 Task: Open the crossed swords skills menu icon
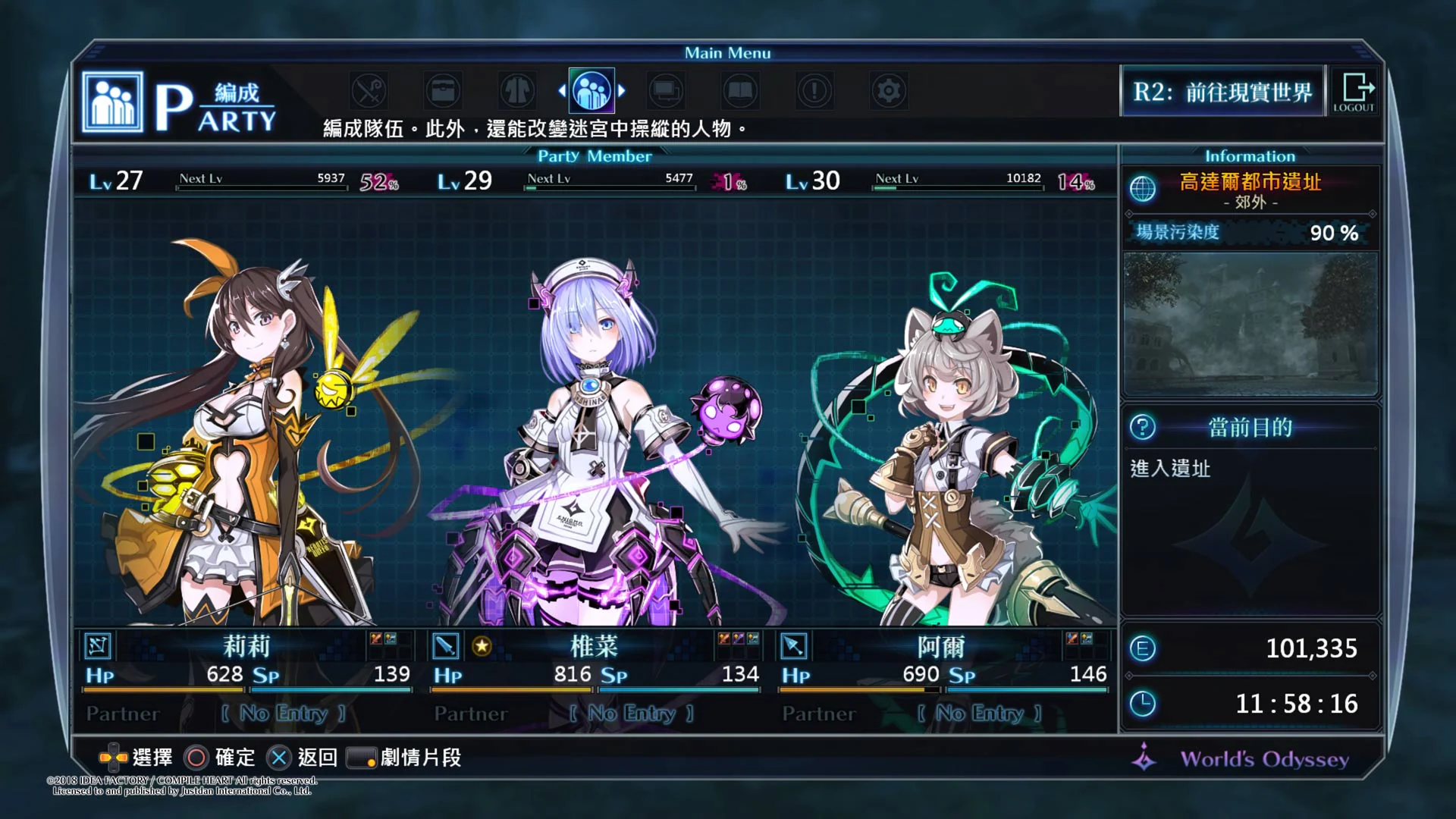tap(369, 89)
